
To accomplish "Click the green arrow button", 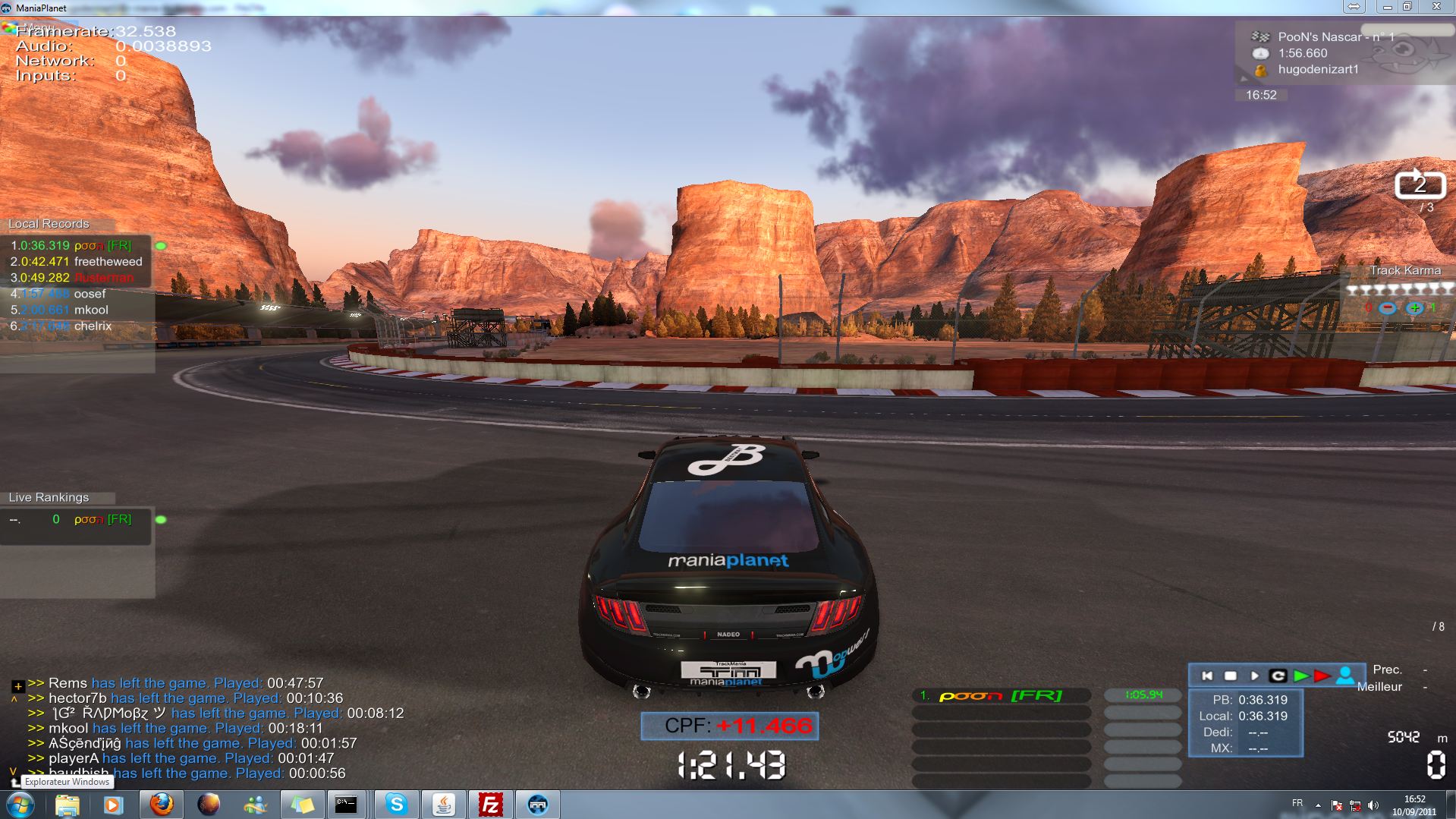I will coord(1301,676).
